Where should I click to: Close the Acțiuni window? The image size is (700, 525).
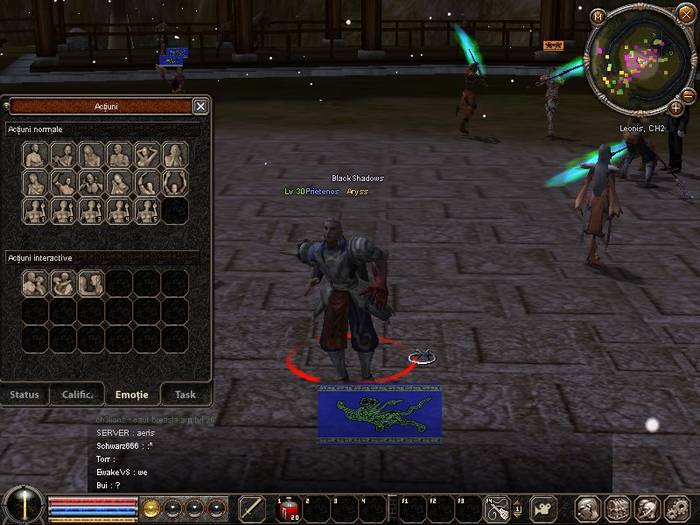(x=200, y=106)
